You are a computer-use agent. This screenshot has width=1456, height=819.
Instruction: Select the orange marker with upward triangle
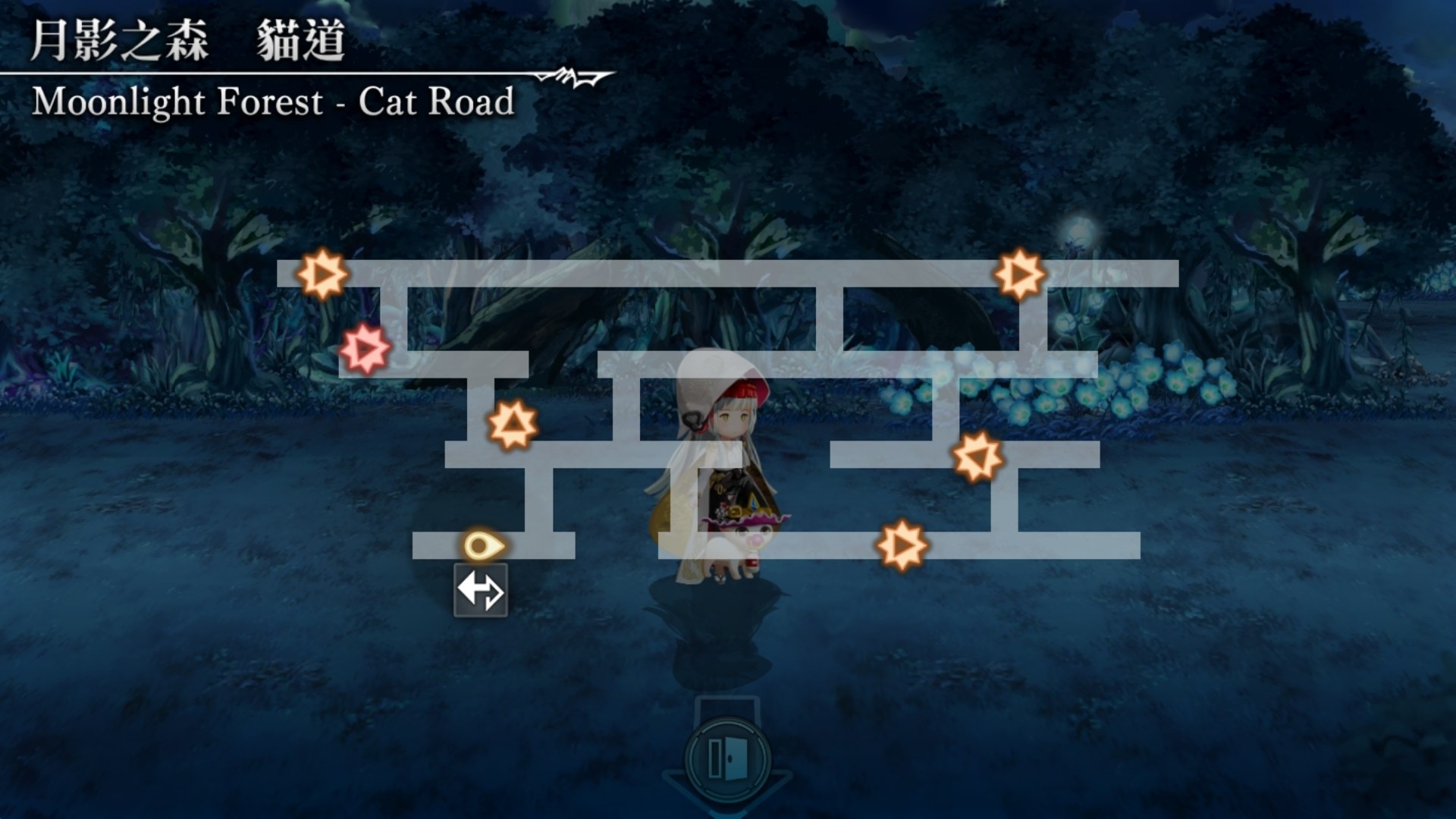[x=513, y=425]
